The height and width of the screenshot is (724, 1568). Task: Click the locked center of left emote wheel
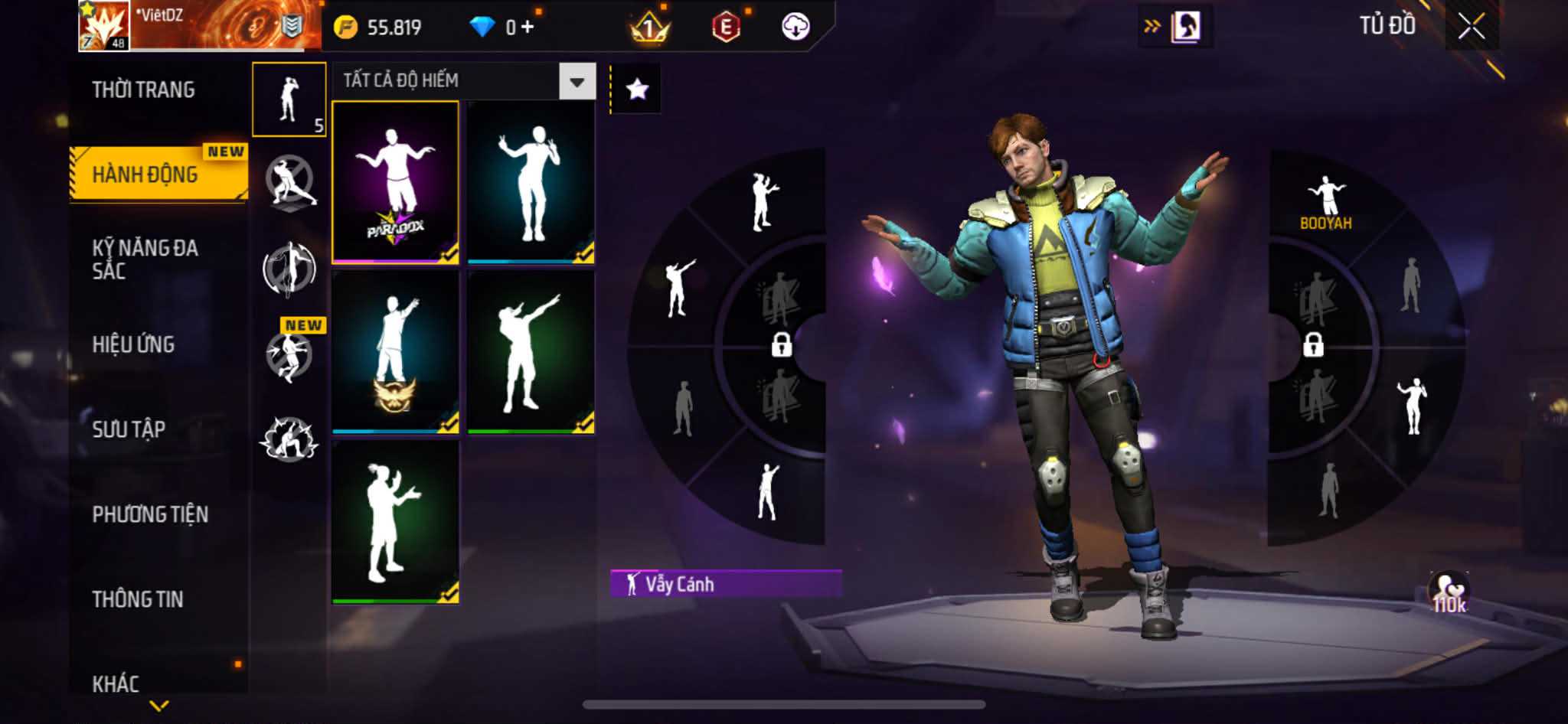click(781, 344)
